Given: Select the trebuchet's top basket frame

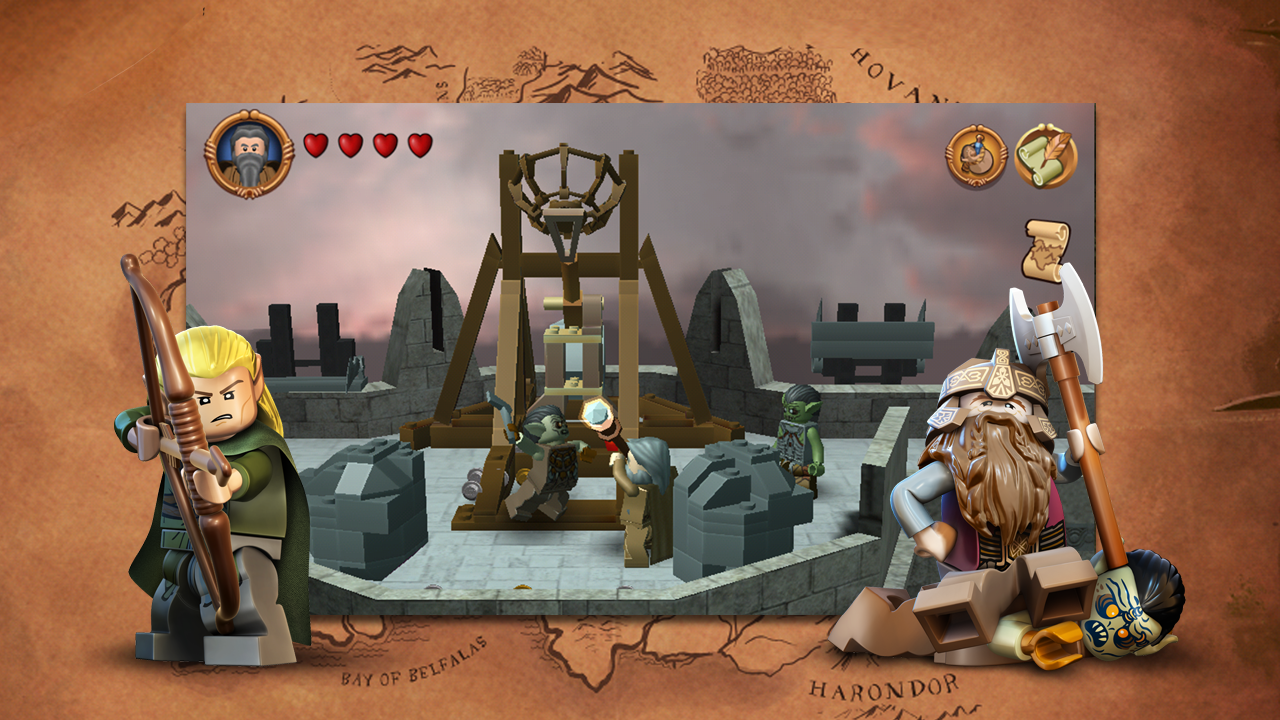Looking at the screenshot, I should click(x=565, y=180).
